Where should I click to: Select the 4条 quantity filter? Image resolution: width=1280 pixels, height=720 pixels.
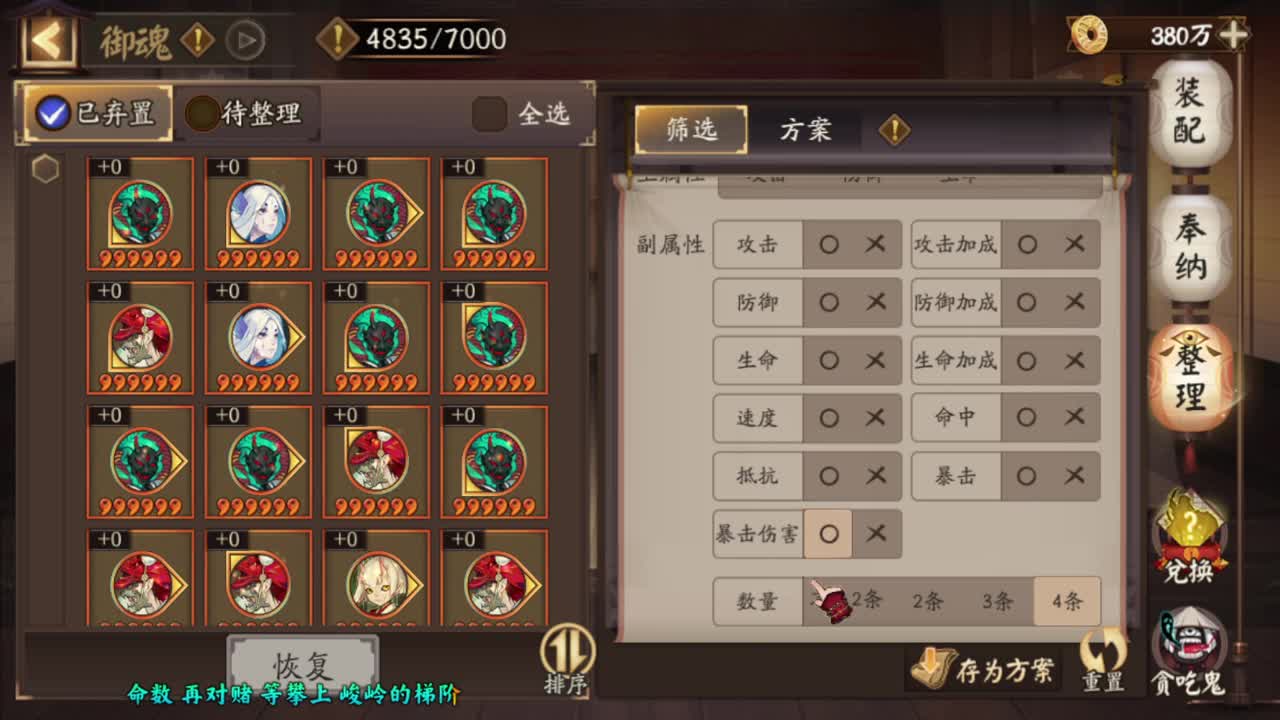pyautogui.click(x=1065, y=601)
